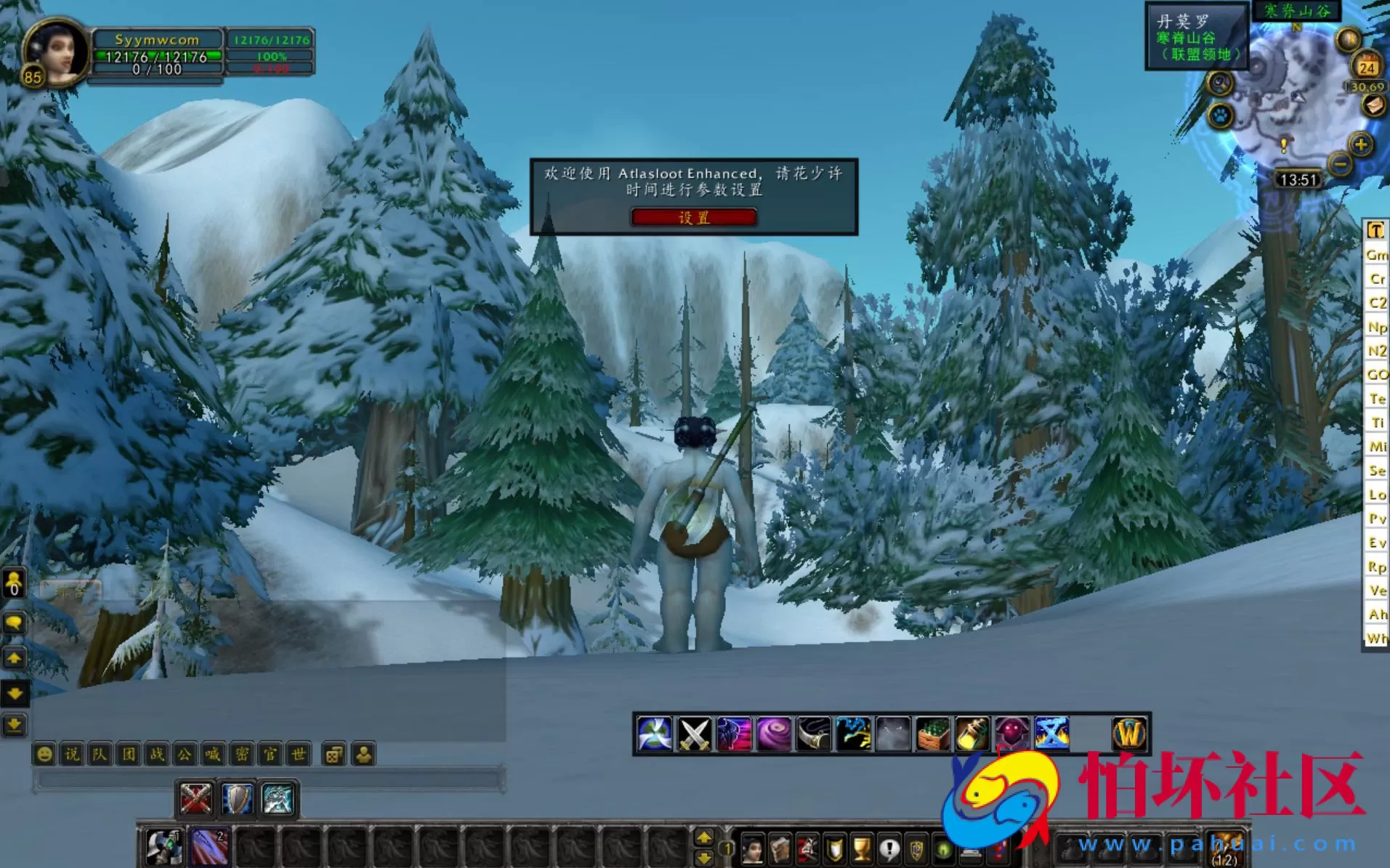Screen dimensions: 1390x868
Task: Open the crate of green bottles item icon
Action: 932,735
